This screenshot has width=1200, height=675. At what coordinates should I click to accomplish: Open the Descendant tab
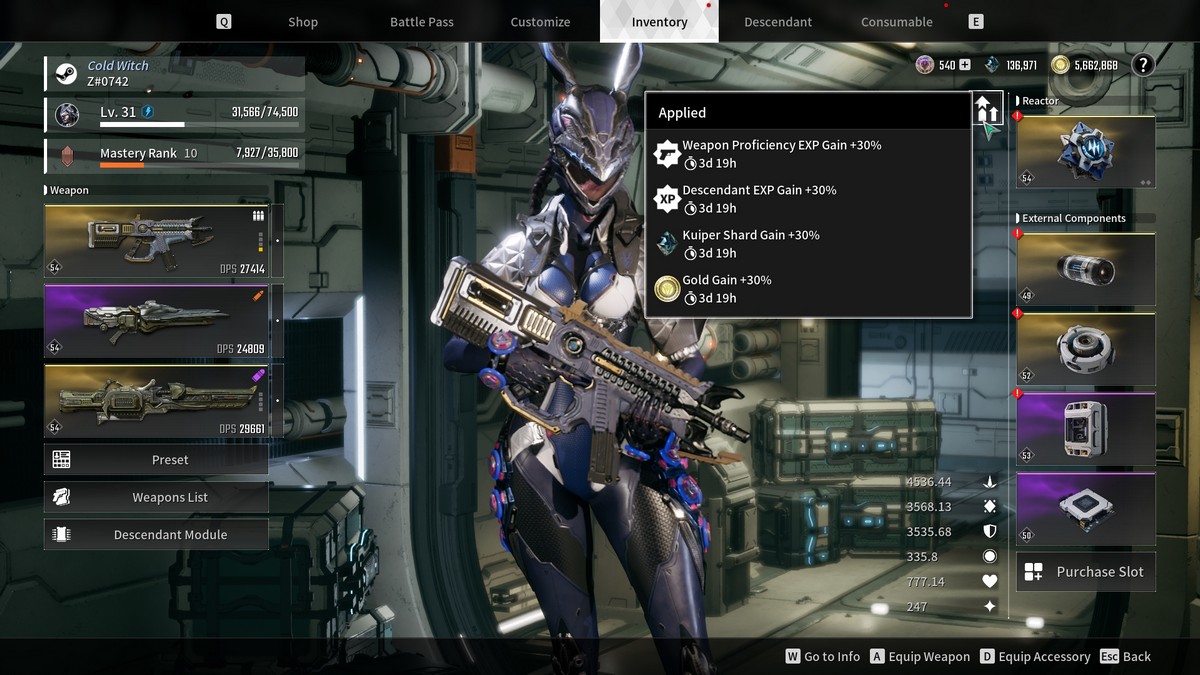[x=778, y=22]
